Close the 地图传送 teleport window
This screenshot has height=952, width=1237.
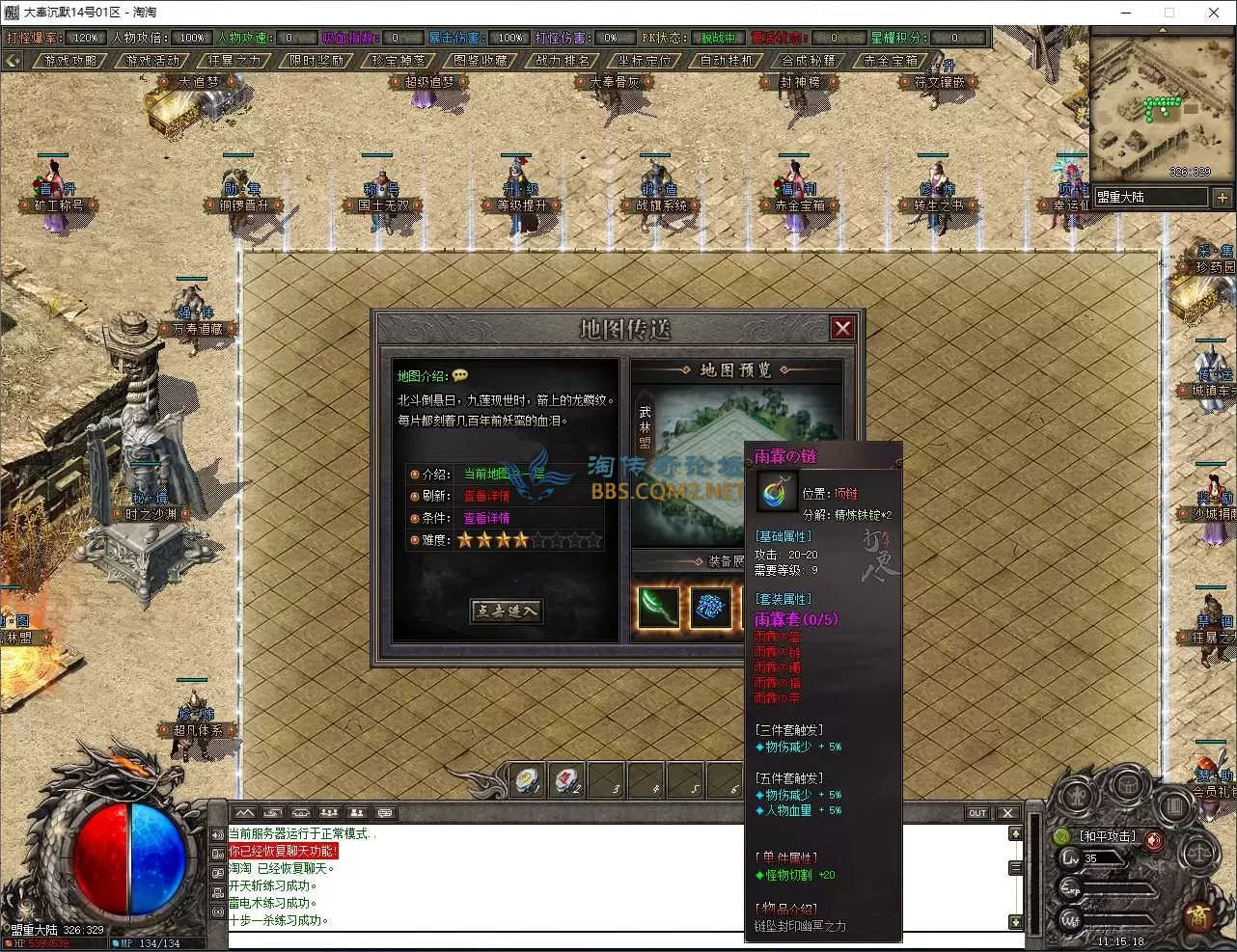pos(842,328)
